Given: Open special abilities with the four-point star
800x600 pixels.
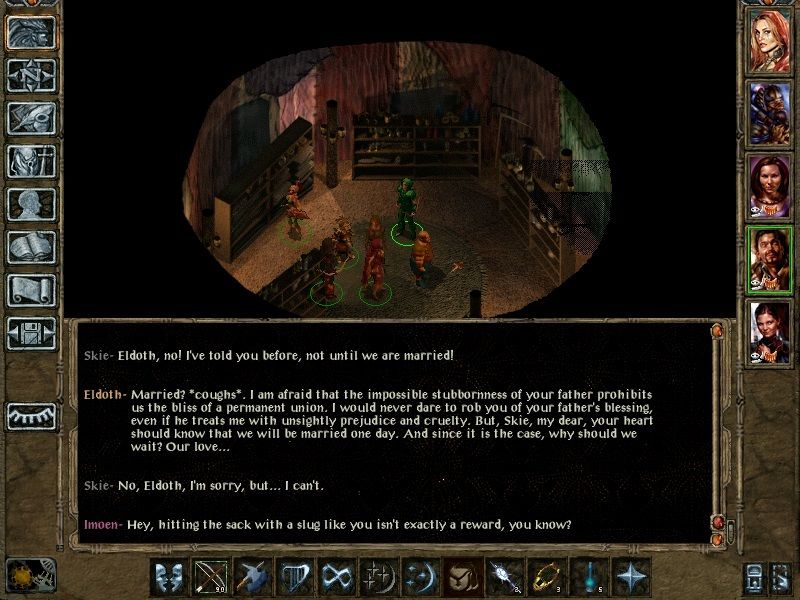Looking at the screenshot, I should [x=632, y=578].
